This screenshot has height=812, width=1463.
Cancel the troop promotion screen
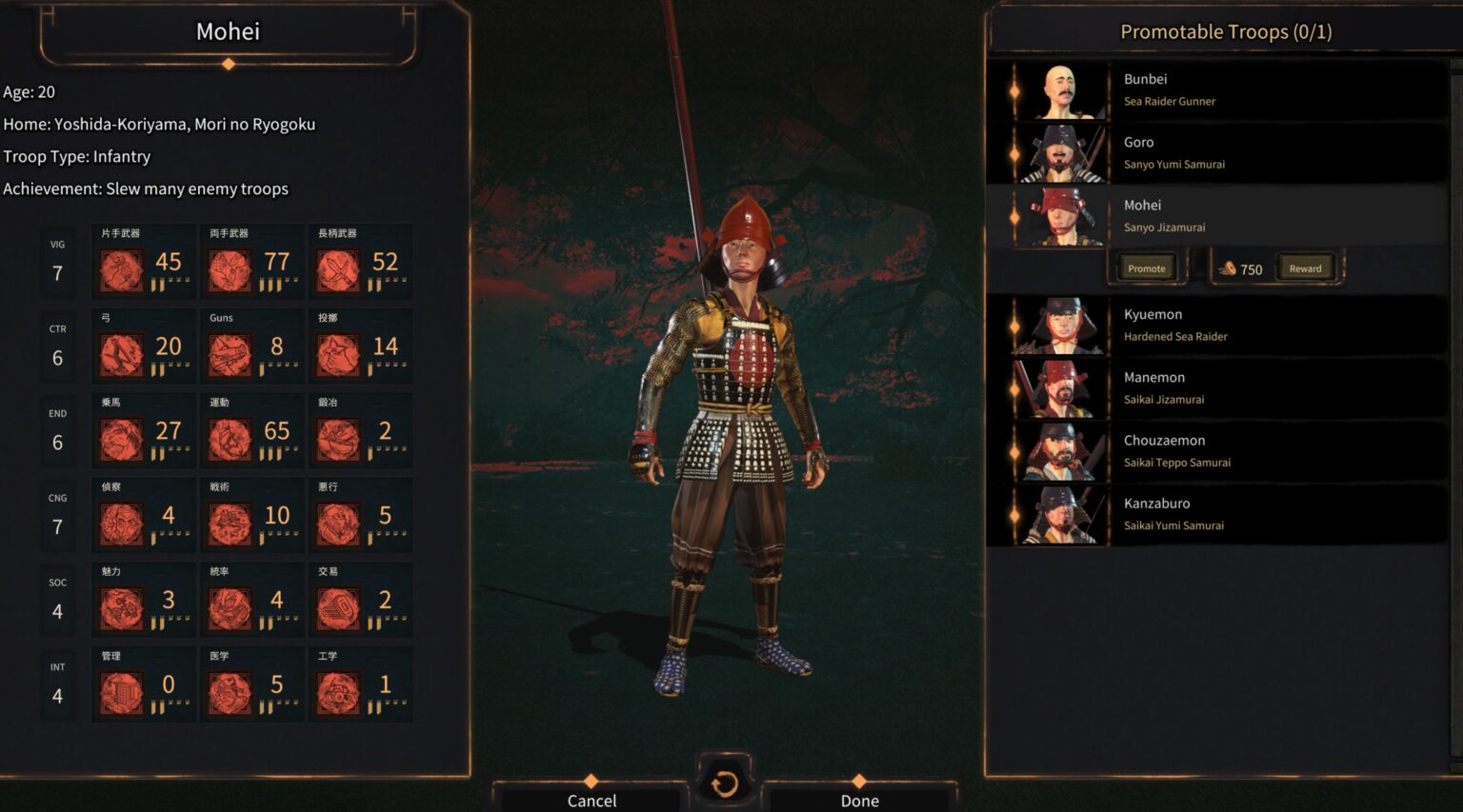click(591, 800)
